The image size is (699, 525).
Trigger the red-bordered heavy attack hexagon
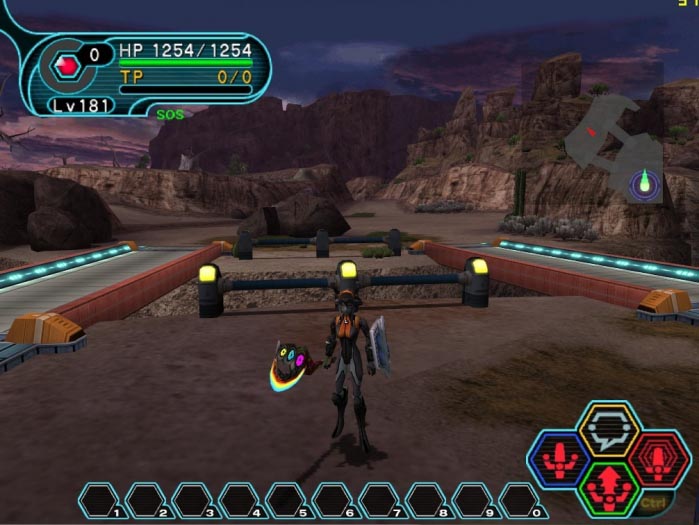click(659, 459)
